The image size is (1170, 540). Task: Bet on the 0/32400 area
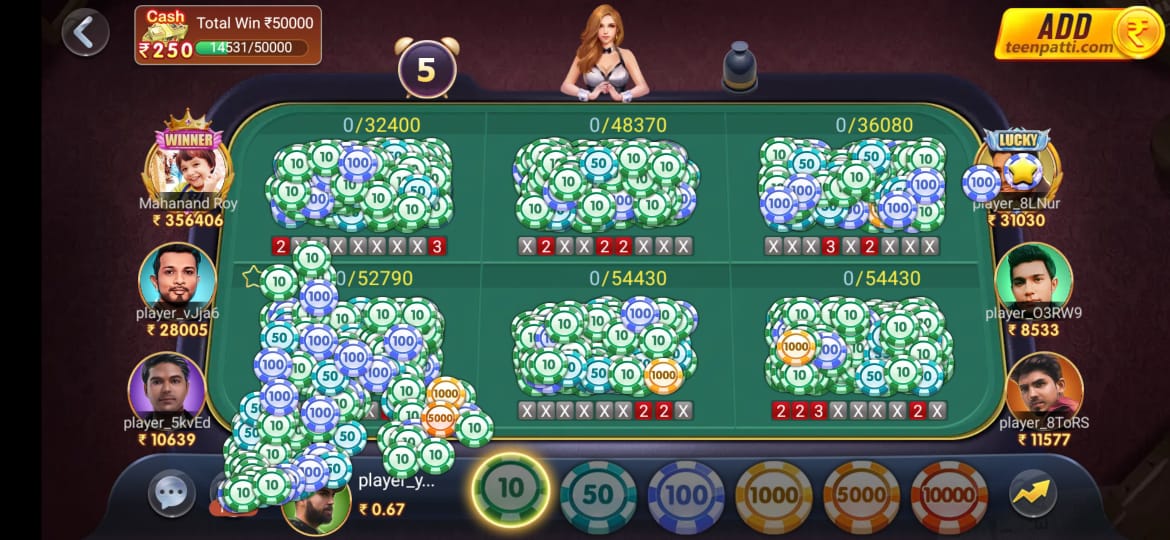pyautogui.click(x=360, y=185)
